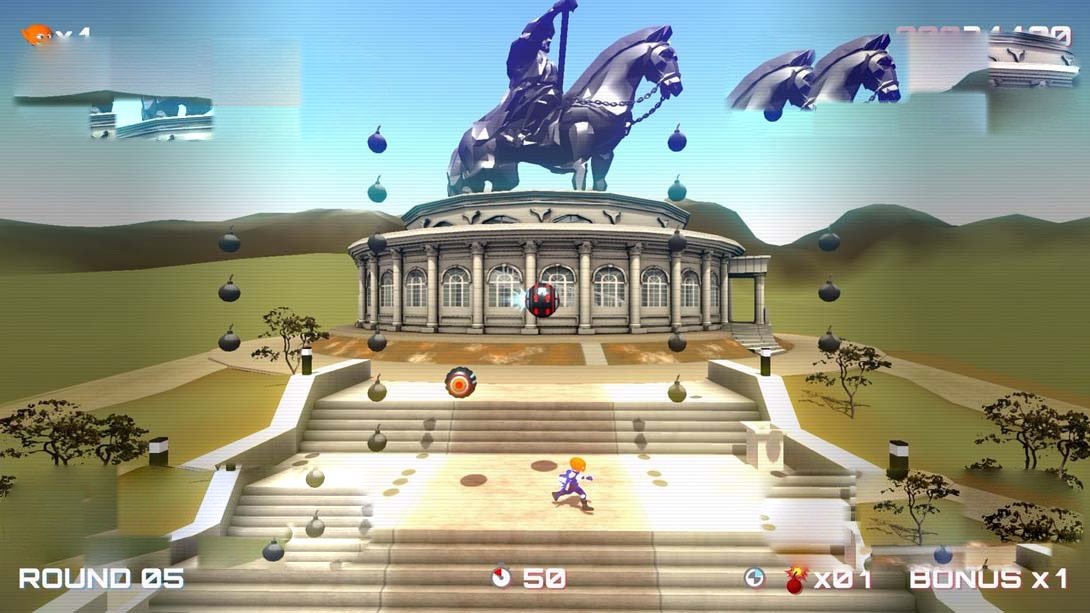Click the orange-haired player lives icon
This screenshot has width=1090, height=613.
click(x=36, y=35)
